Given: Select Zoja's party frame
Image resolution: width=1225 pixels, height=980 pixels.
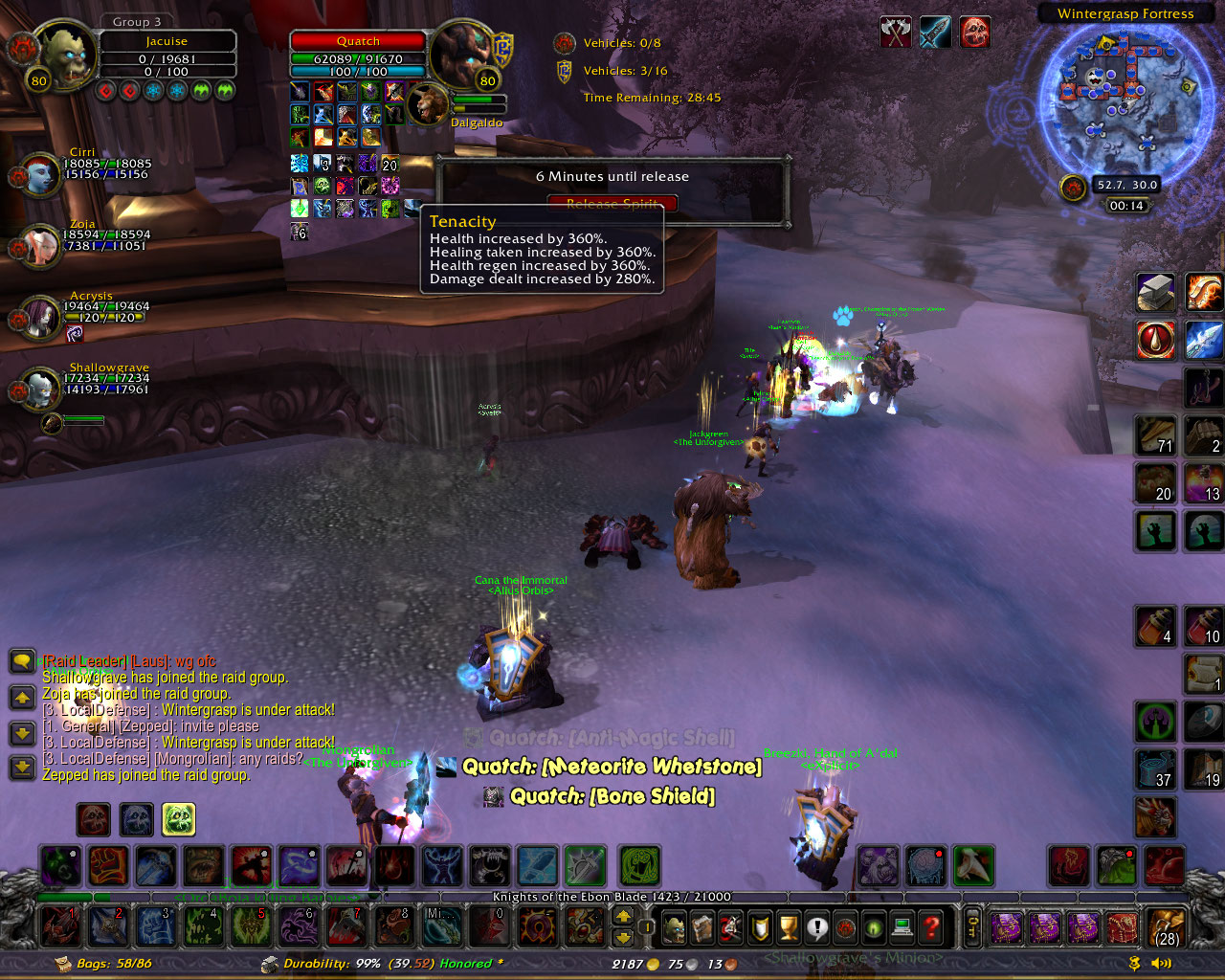Looking at the screenshot, I should pos(41,246).
